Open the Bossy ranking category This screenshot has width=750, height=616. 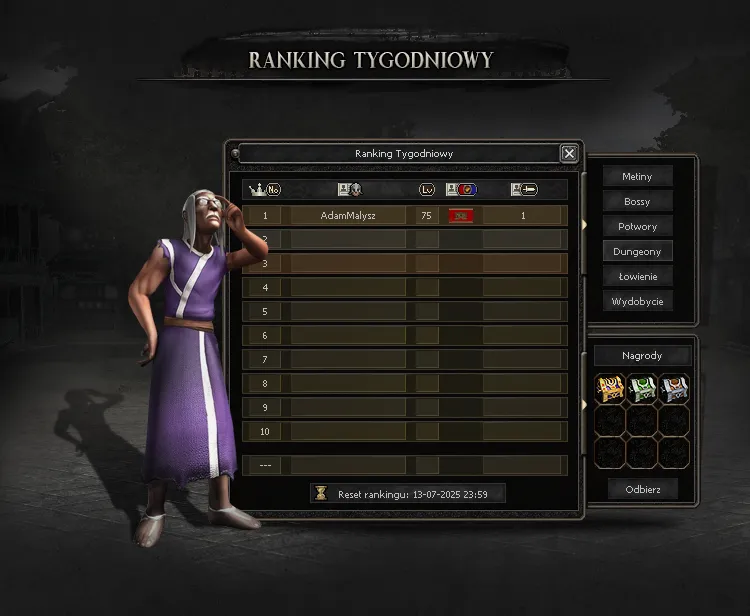(637, 202)
